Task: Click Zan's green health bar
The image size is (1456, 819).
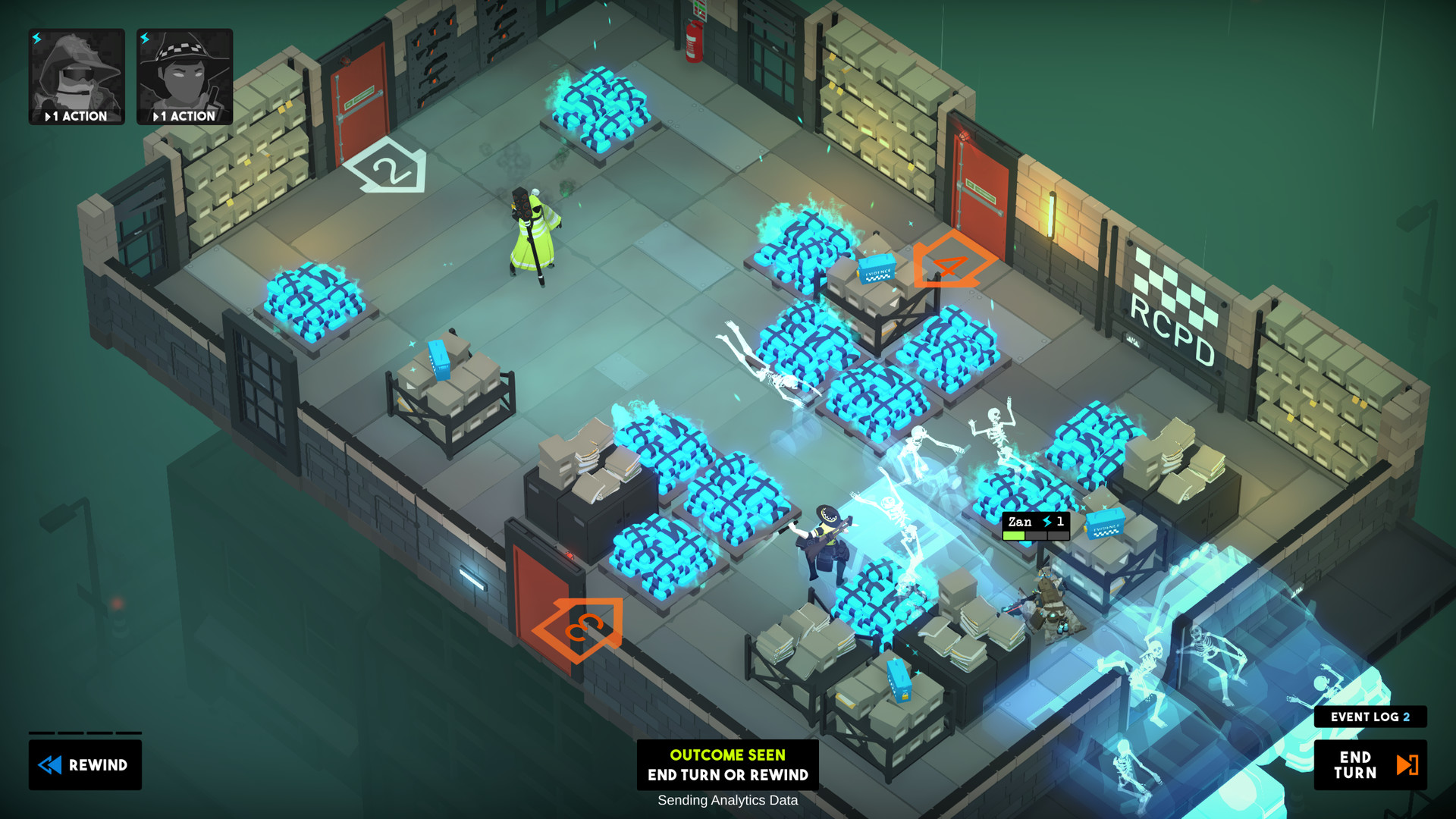Action: click(x=1014, y=535)
